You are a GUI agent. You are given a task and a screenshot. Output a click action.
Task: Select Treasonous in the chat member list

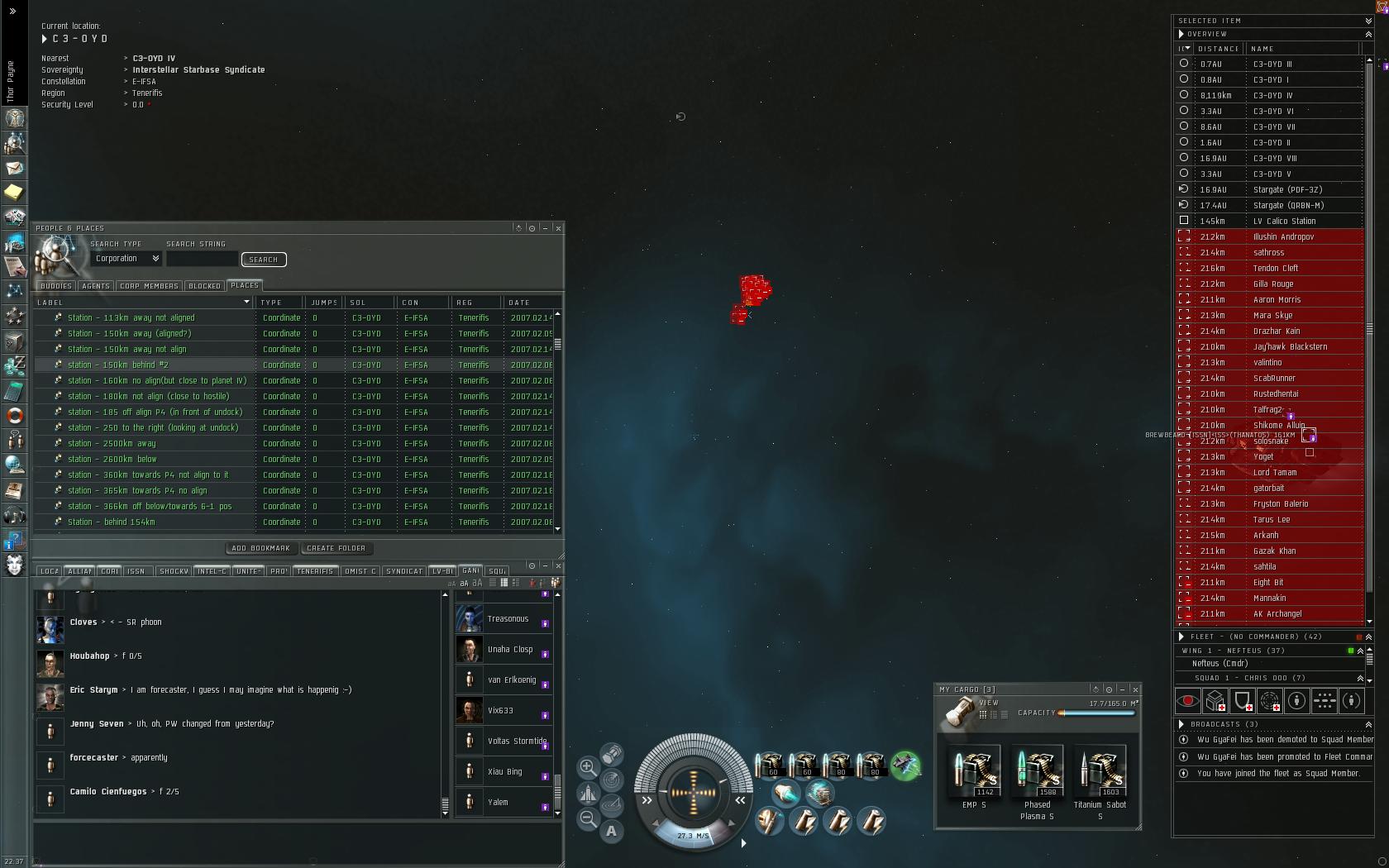tap(507, 619)
